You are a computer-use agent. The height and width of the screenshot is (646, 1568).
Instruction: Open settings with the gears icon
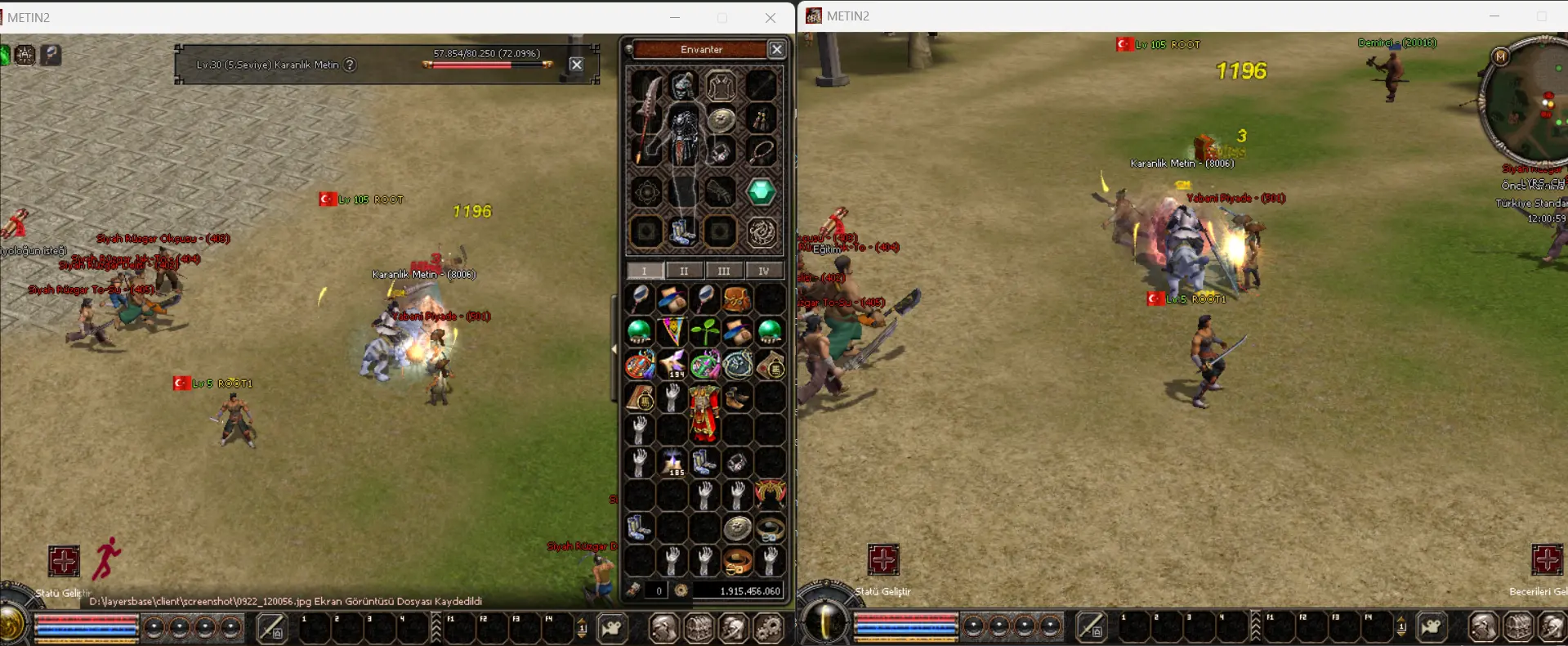(x=768, y=628)
